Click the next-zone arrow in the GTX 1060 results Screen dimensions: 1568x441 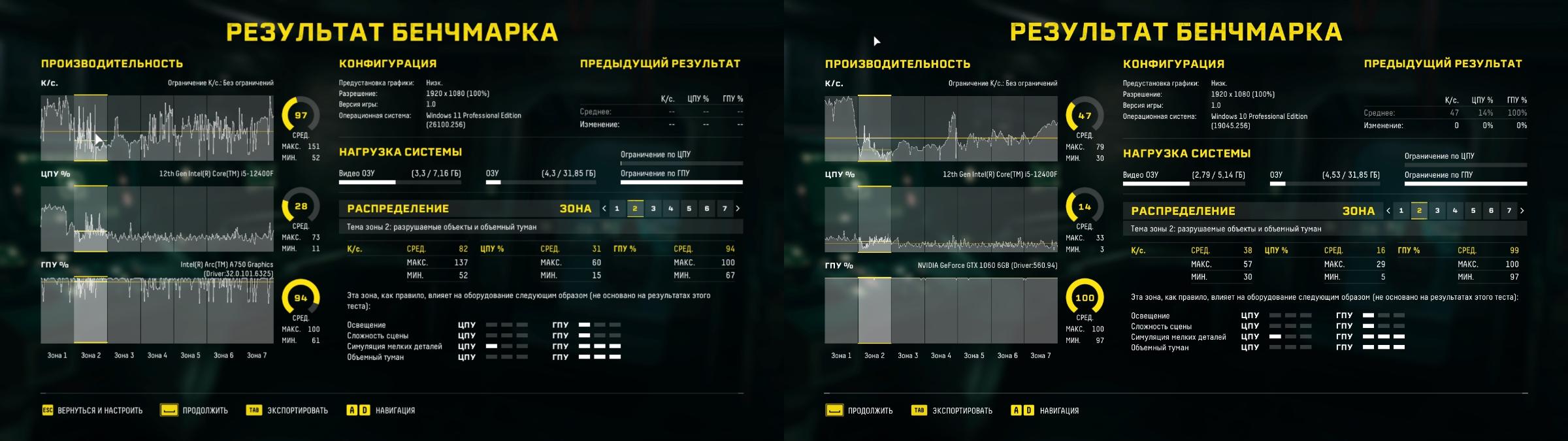tap(1522, 210)
